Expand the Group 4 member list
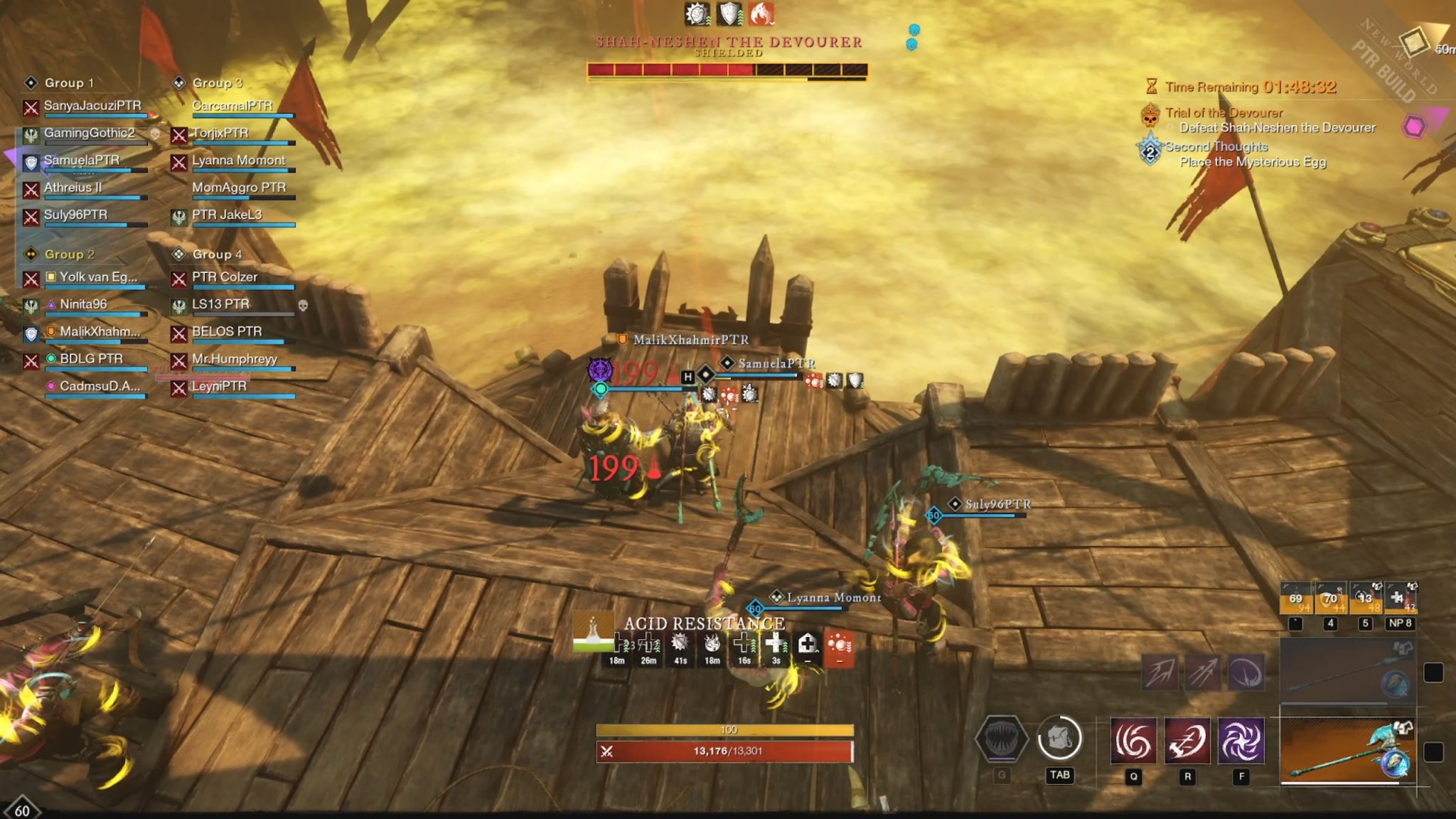1456x819 pixels. pos(217,253)
